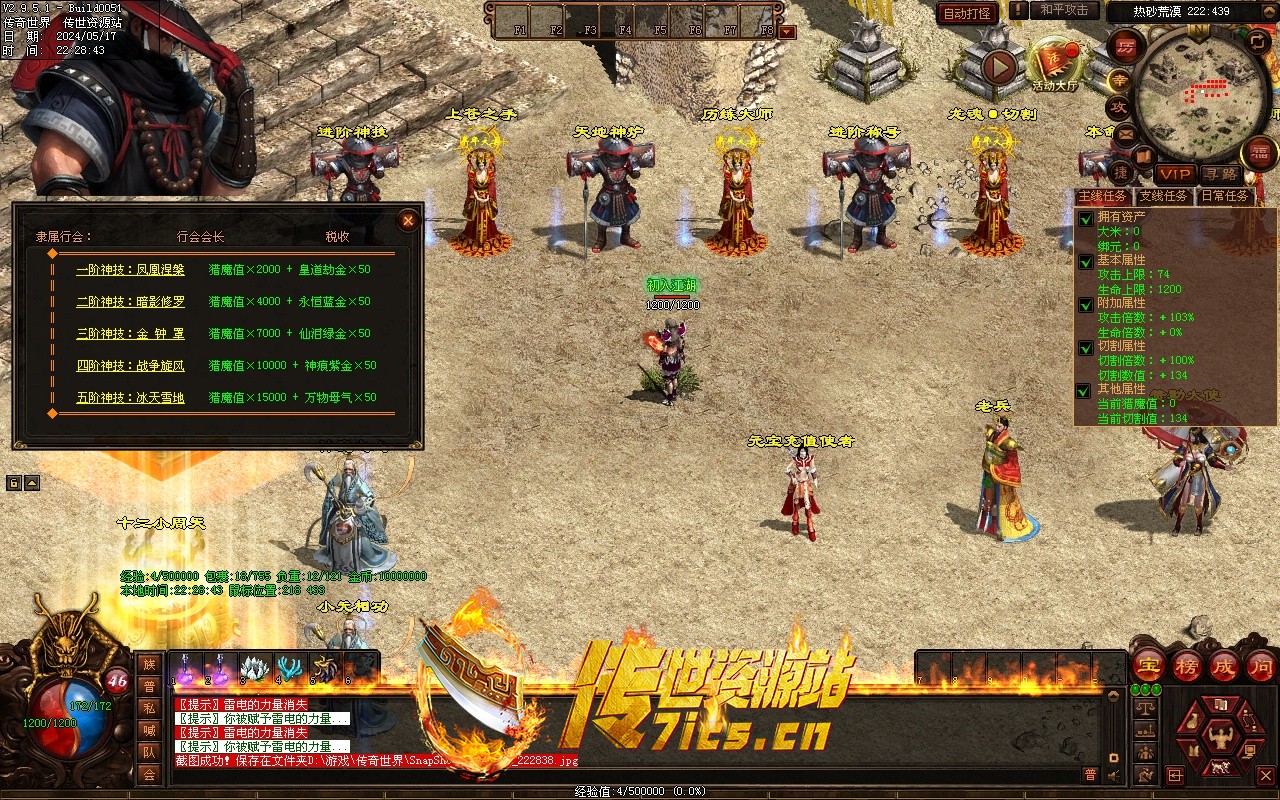1280x800 pixels.
Task: Close the divine skill dialog window
Action: (407, 221)
